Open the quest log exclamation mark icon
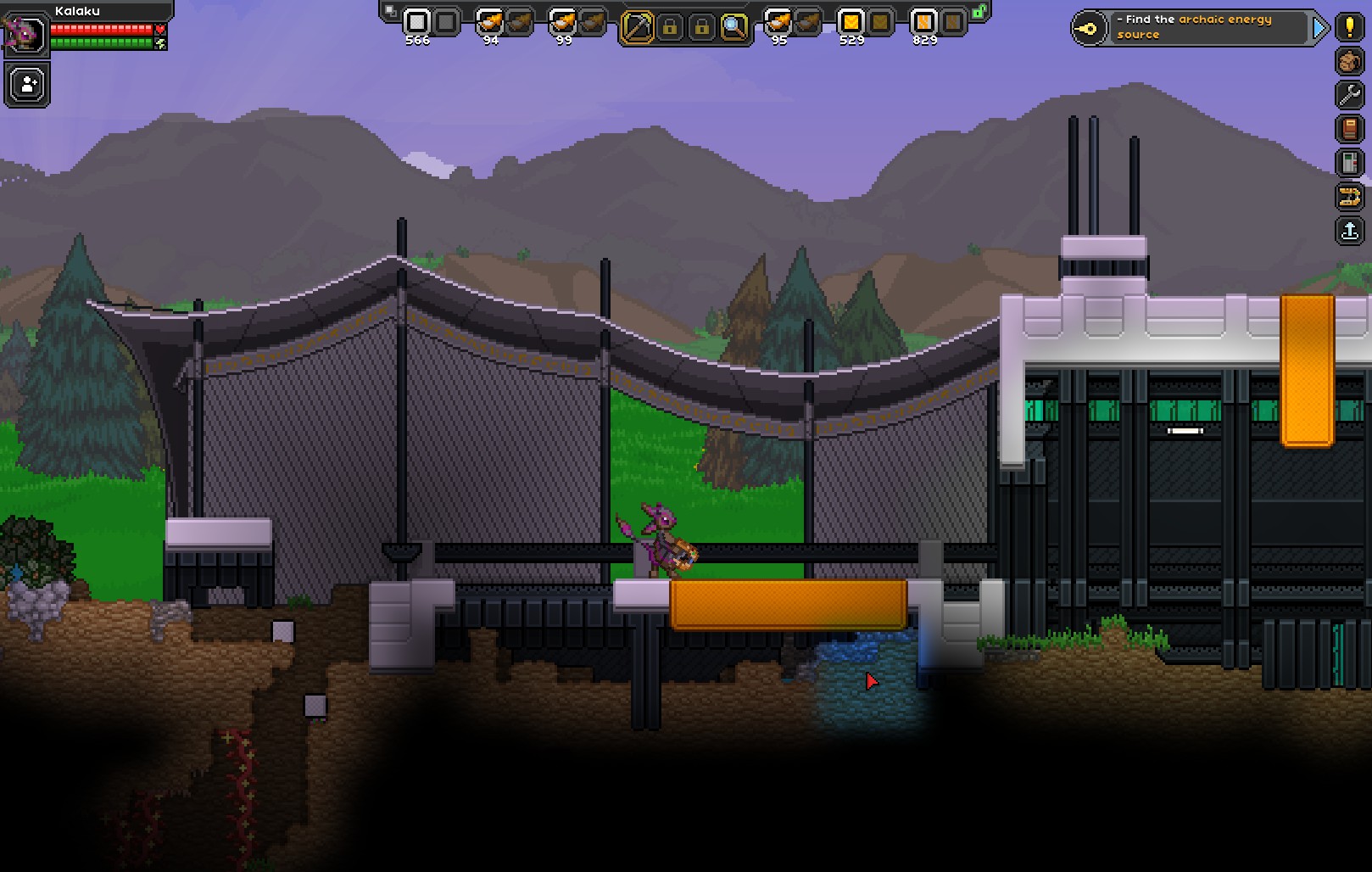Viewport: 1372px width, 872px height. 1349,27
